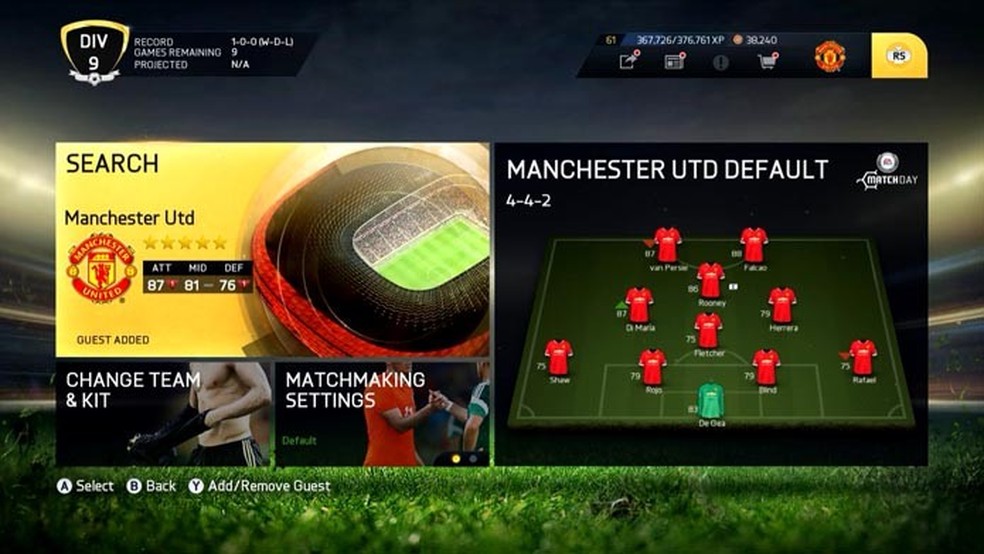Select Herrera on the formation
Image resolution: width=984 pixels, height=554 pixels.
point(782,304)
